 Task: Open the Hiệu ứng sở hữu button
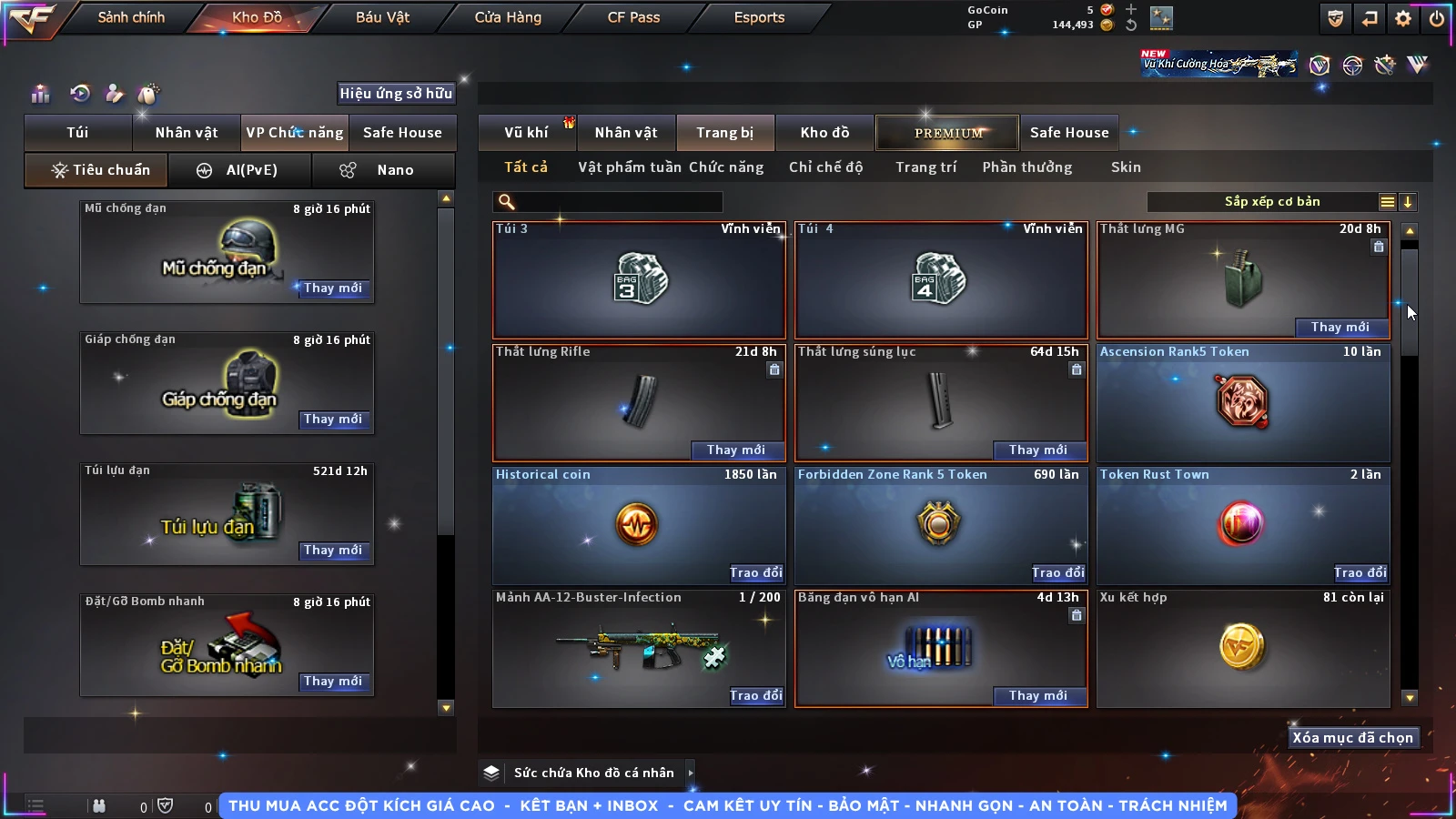396,93
